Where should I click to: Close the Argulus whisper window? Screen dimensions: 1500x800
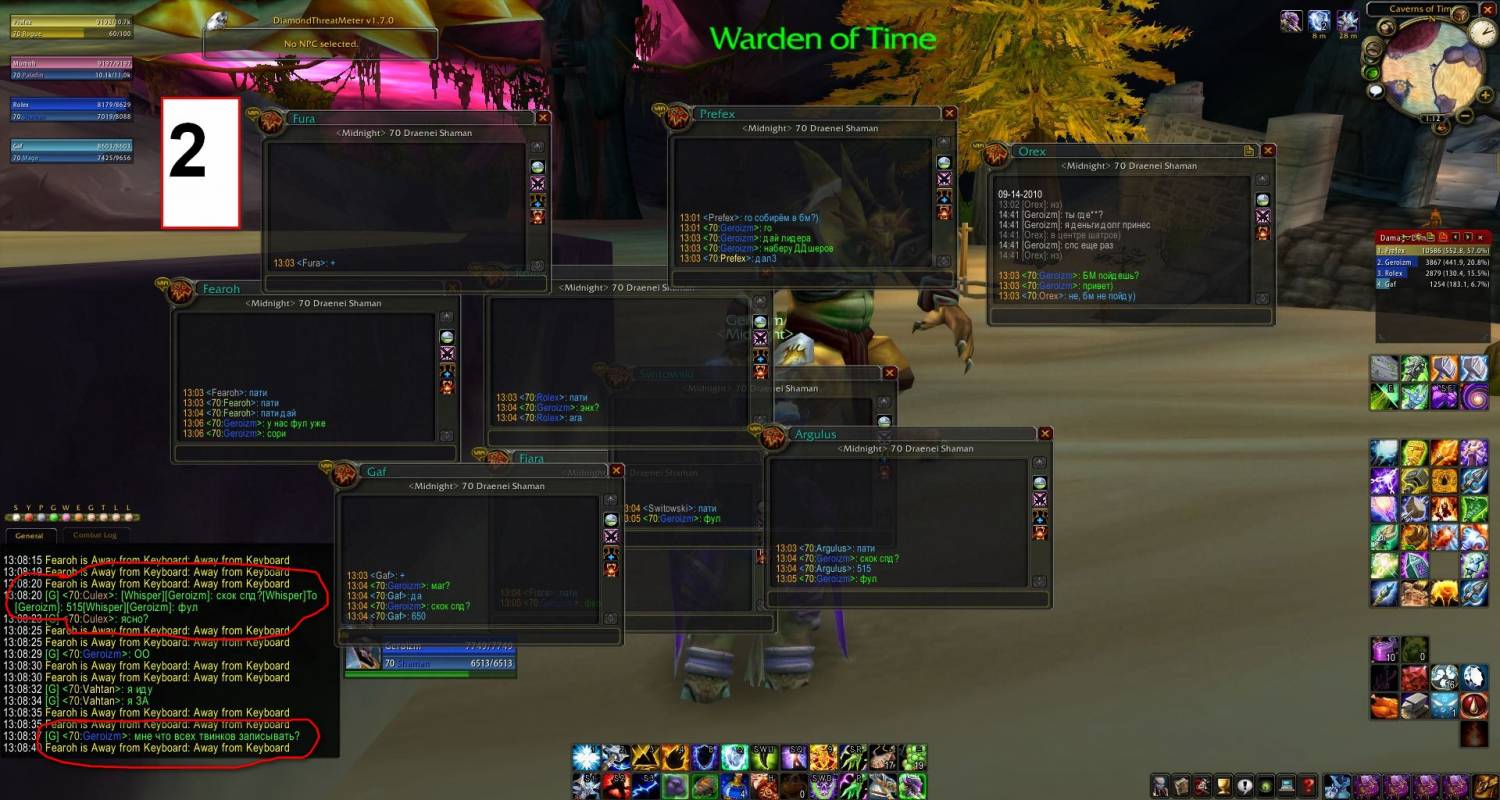click(x=1045, y=434)
